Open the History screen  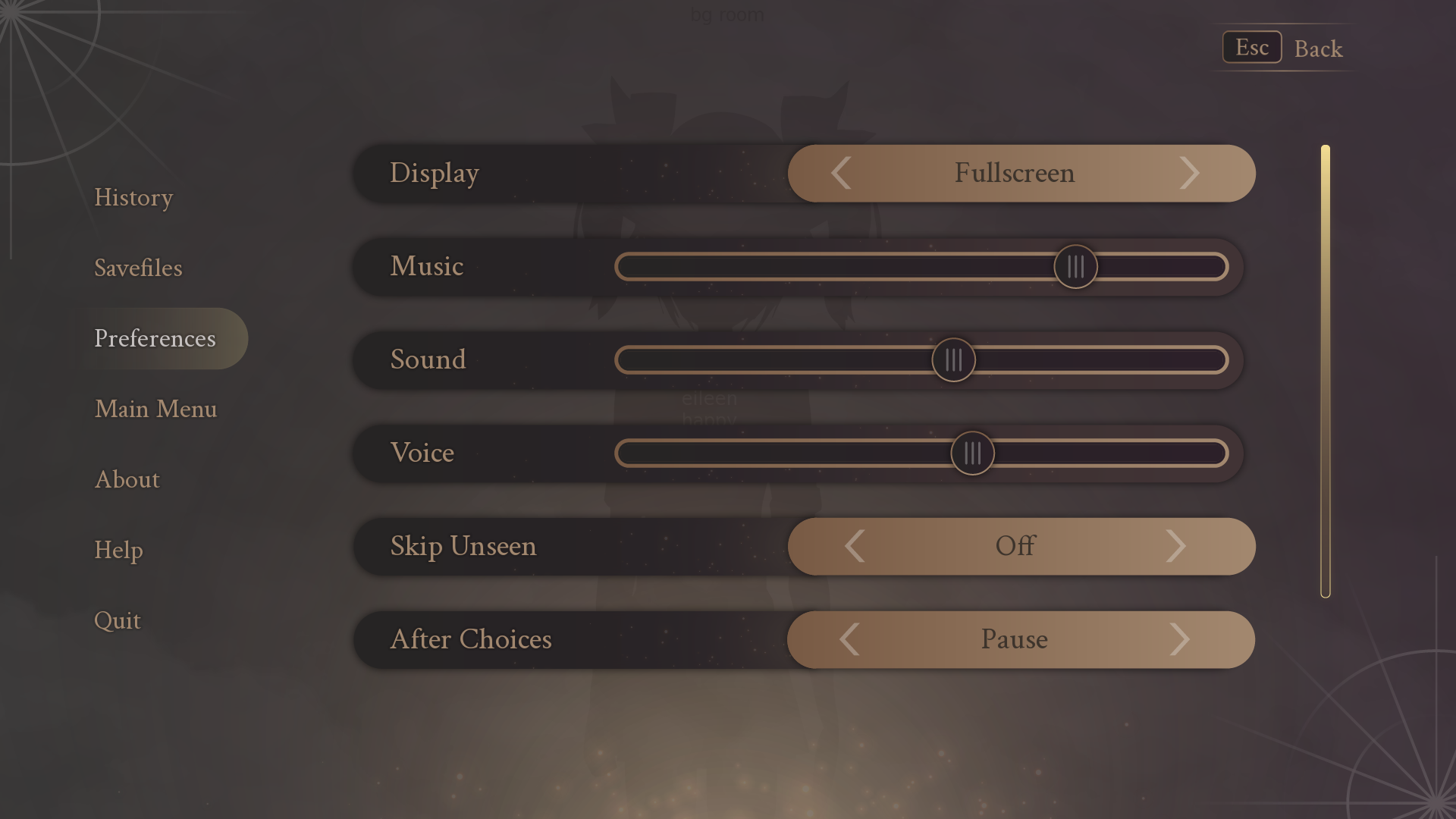click(x=133, y=197)
